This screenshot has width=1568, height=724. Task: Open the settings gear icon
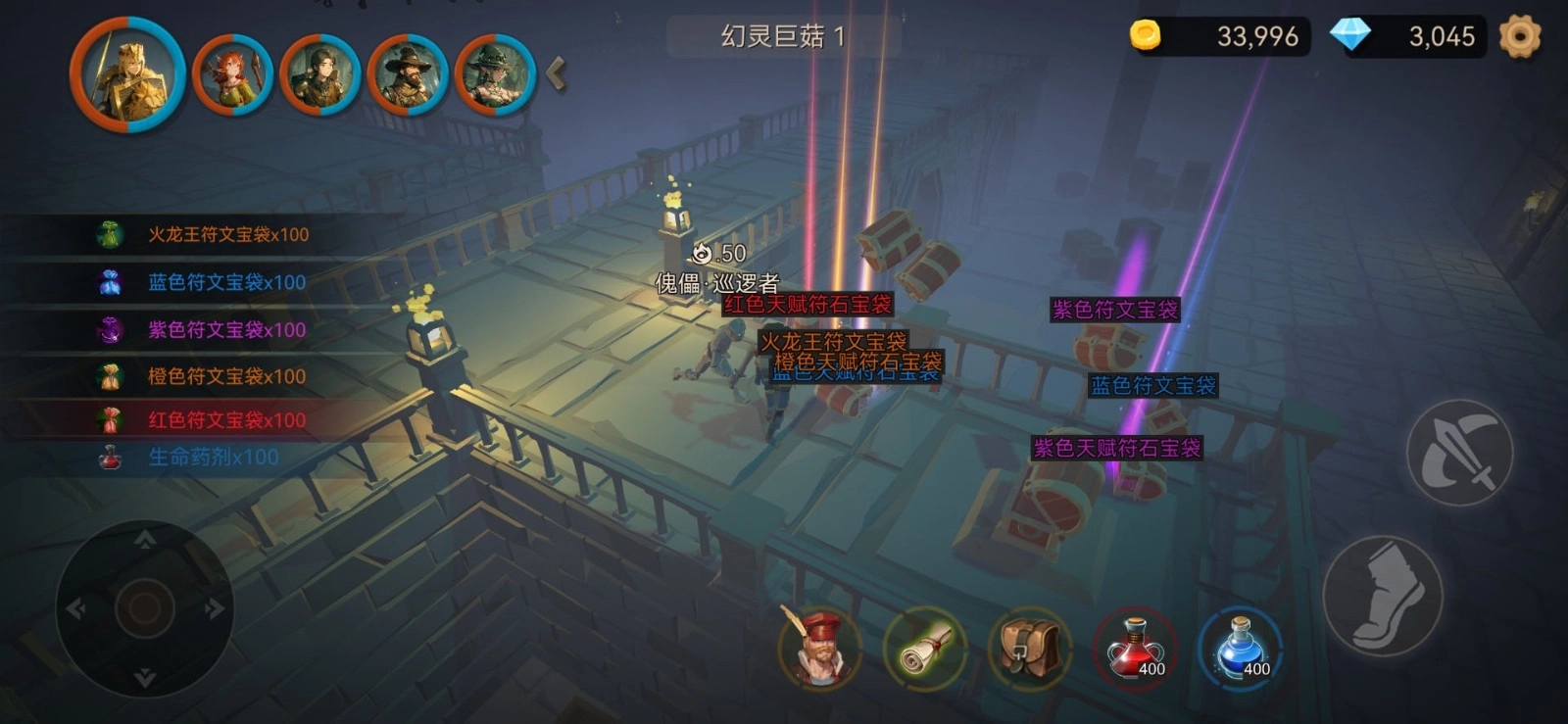click(1521, 37)
